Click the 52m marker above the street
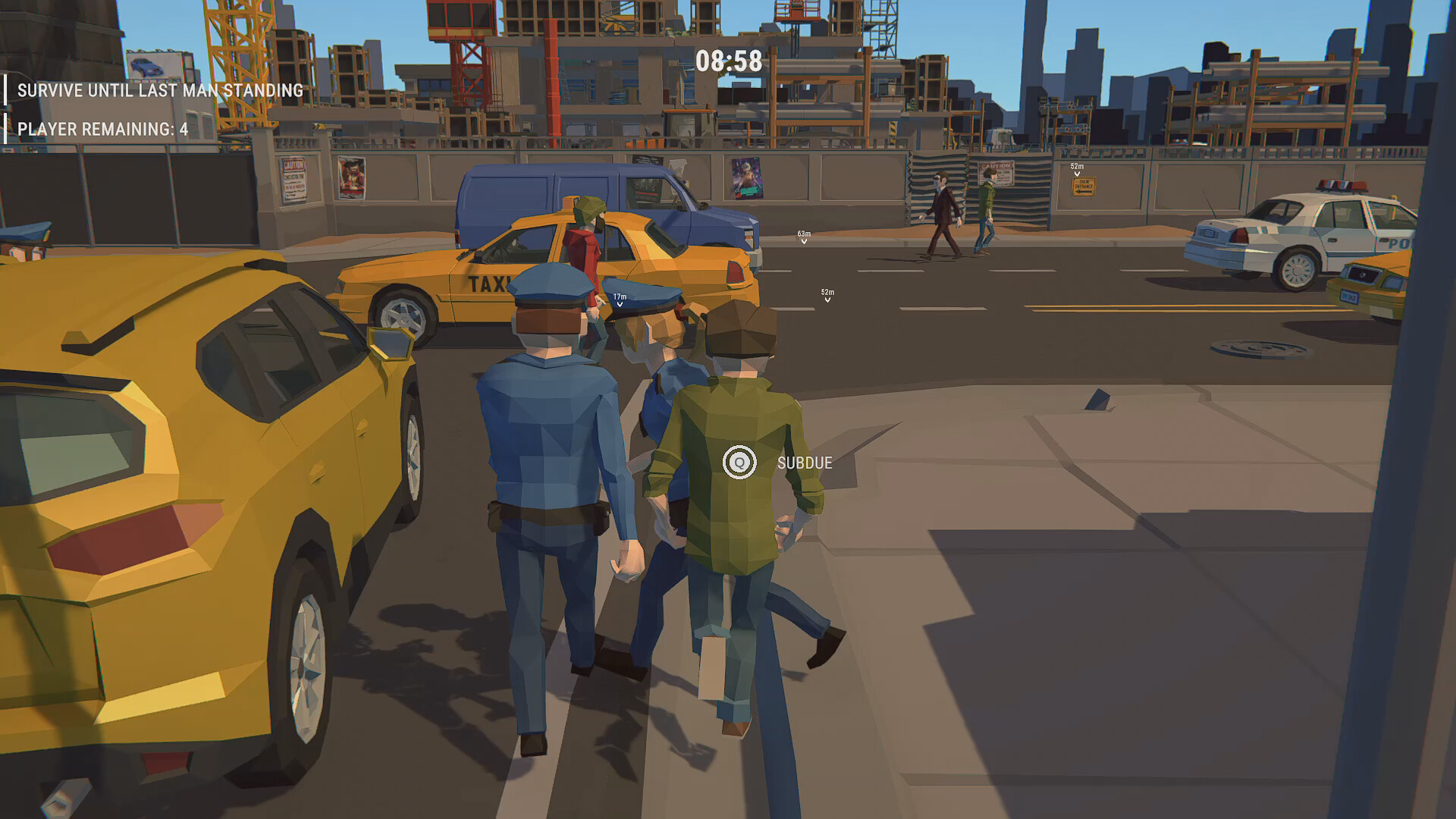 827,292
